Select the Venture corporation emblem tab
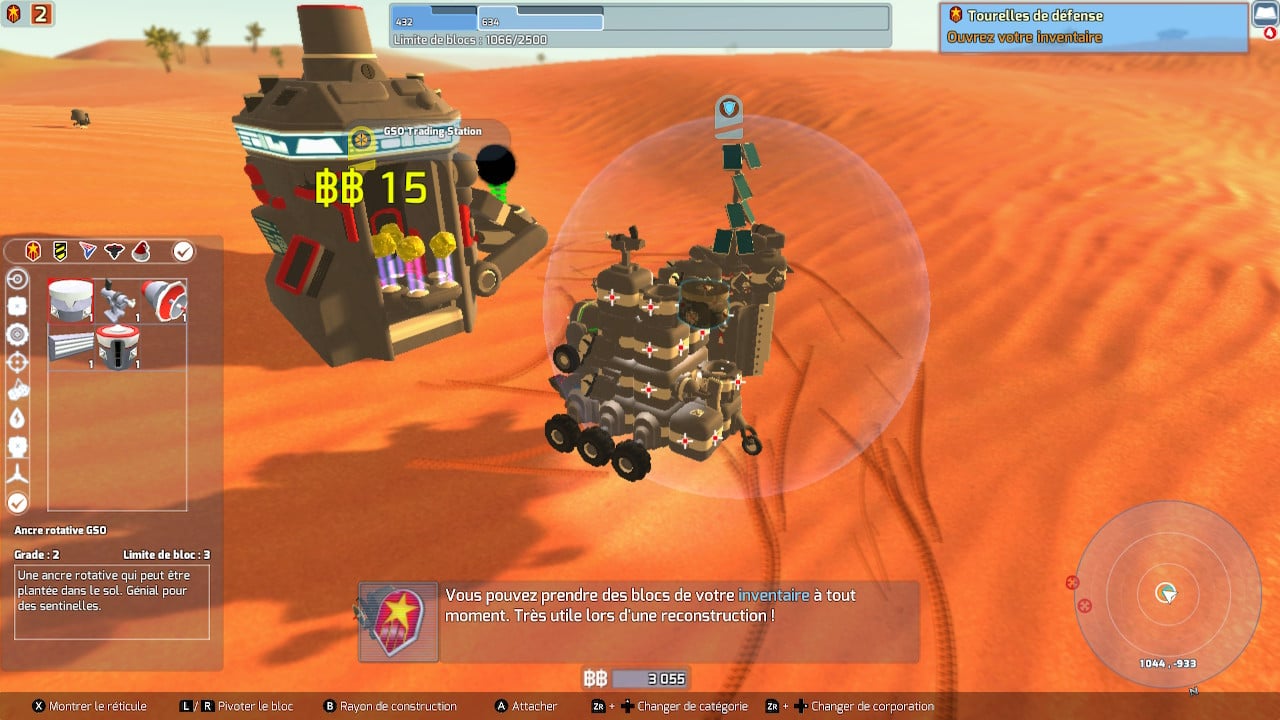The image size is (1280, 720). (x=87, y=251)
